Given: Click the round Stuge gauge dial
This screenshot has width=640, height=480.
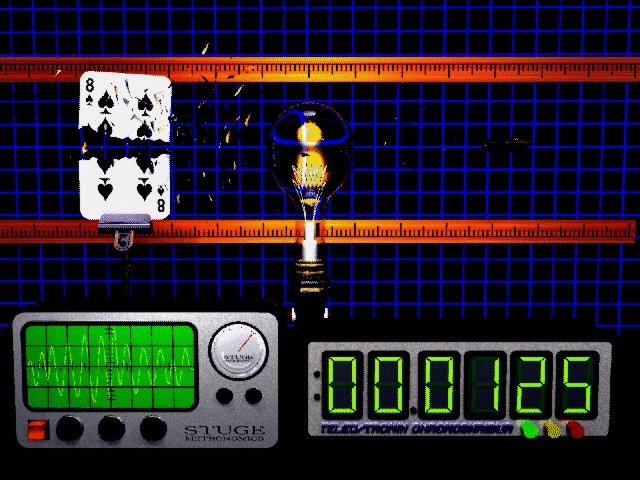Looking at the screenshot, I should (x=237, y=351).
